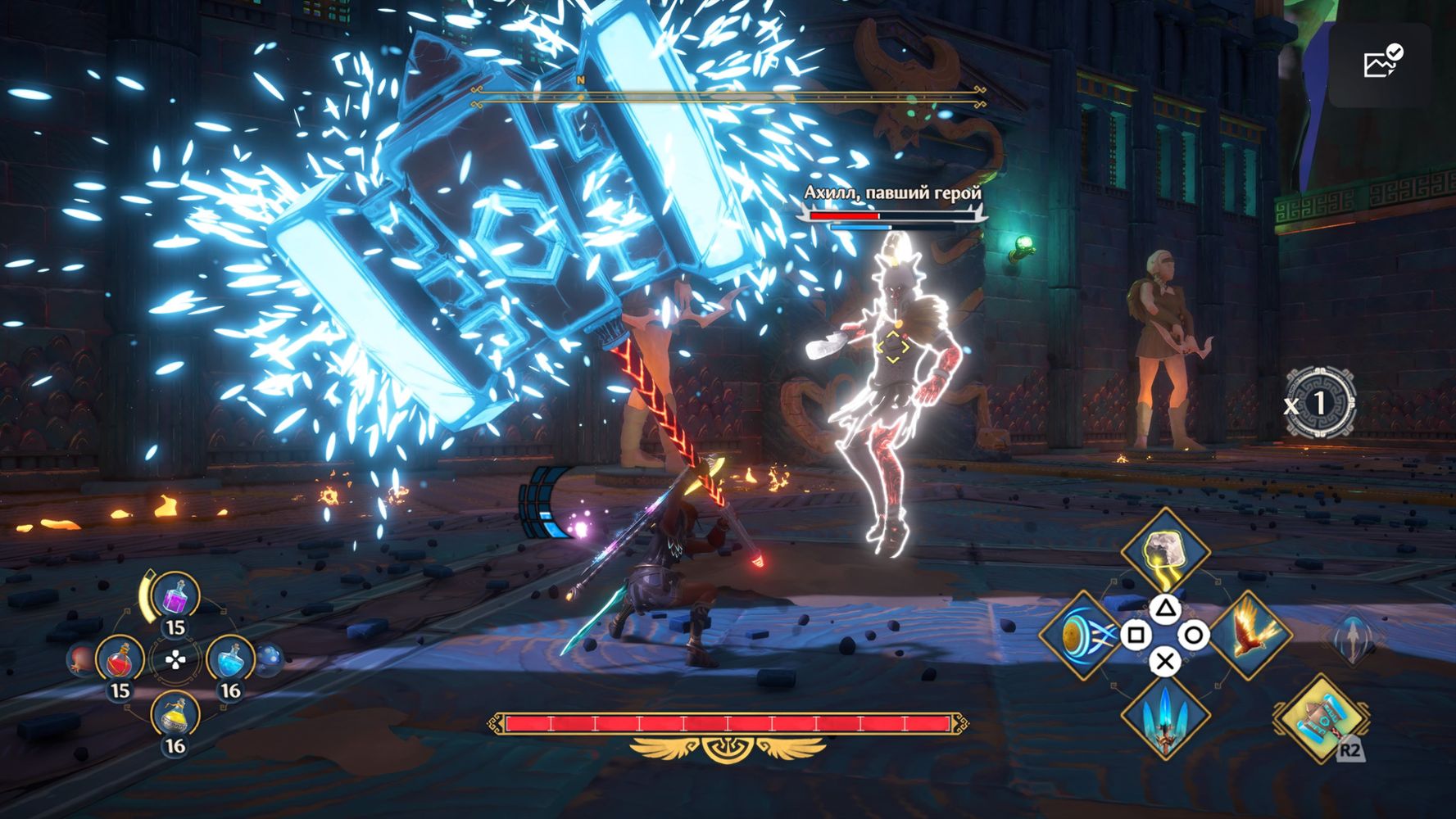Use the purple potion with count 15

tap(176, 598)
